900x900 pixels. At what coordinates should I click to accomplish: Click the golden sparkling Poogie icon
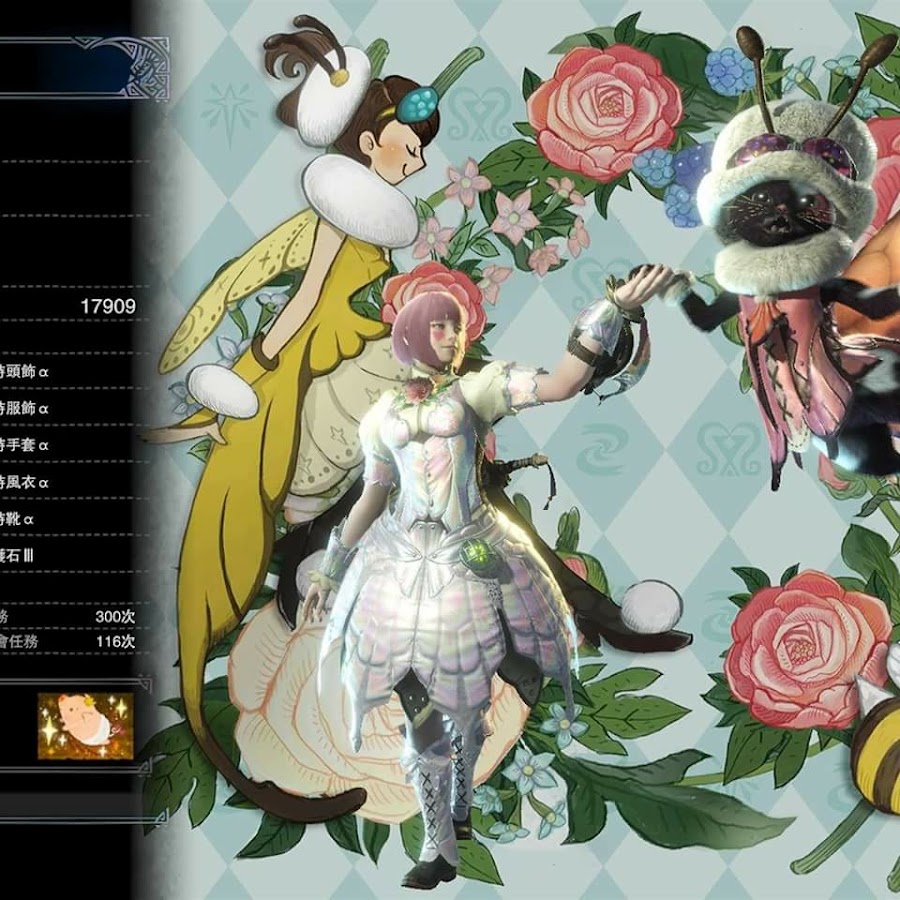(x=85, y=725)
